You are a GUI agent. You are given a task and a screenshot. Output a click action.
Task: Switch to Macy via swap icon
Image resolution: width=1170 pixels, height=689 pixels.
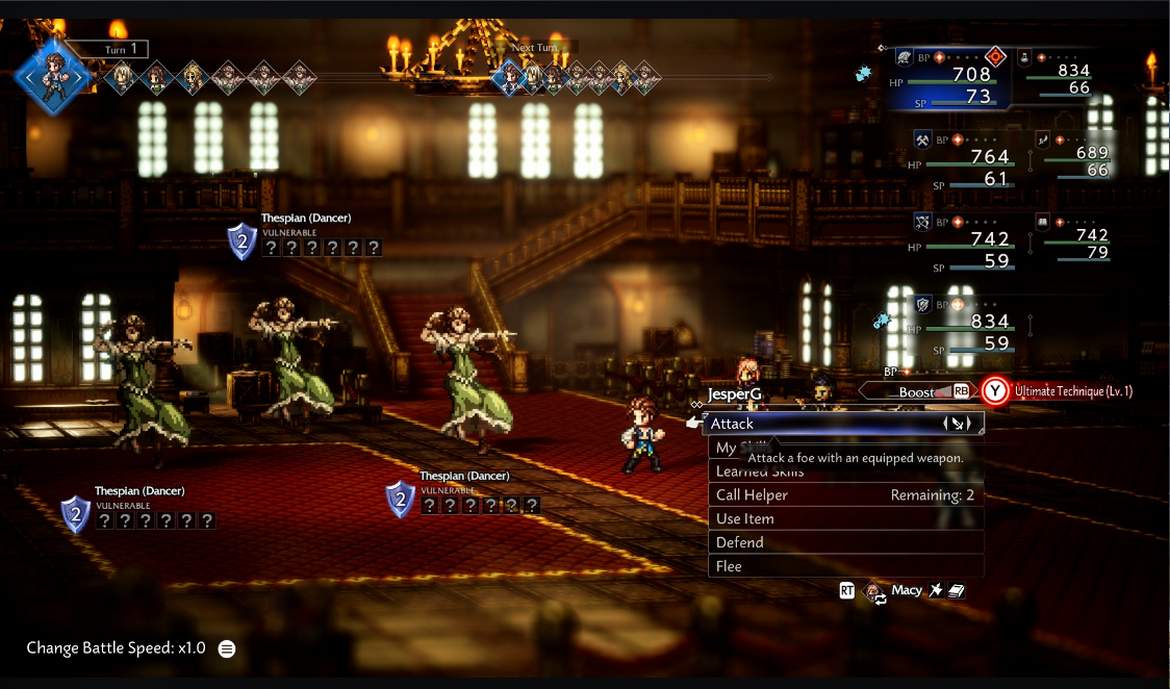[875, 592]
